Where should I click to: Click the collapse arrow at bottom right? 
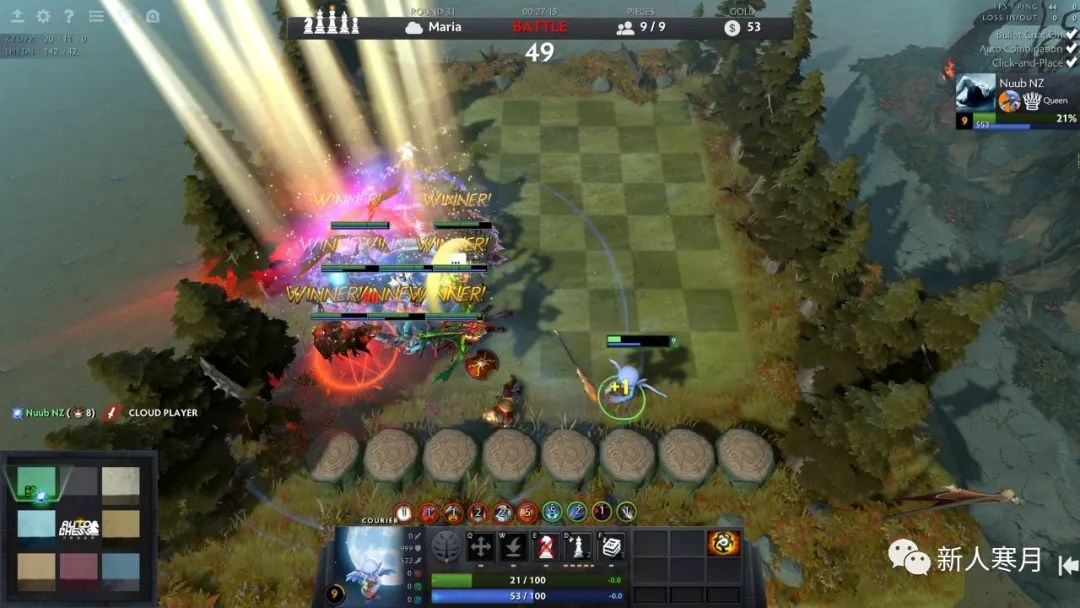(x=1067, y=565)
